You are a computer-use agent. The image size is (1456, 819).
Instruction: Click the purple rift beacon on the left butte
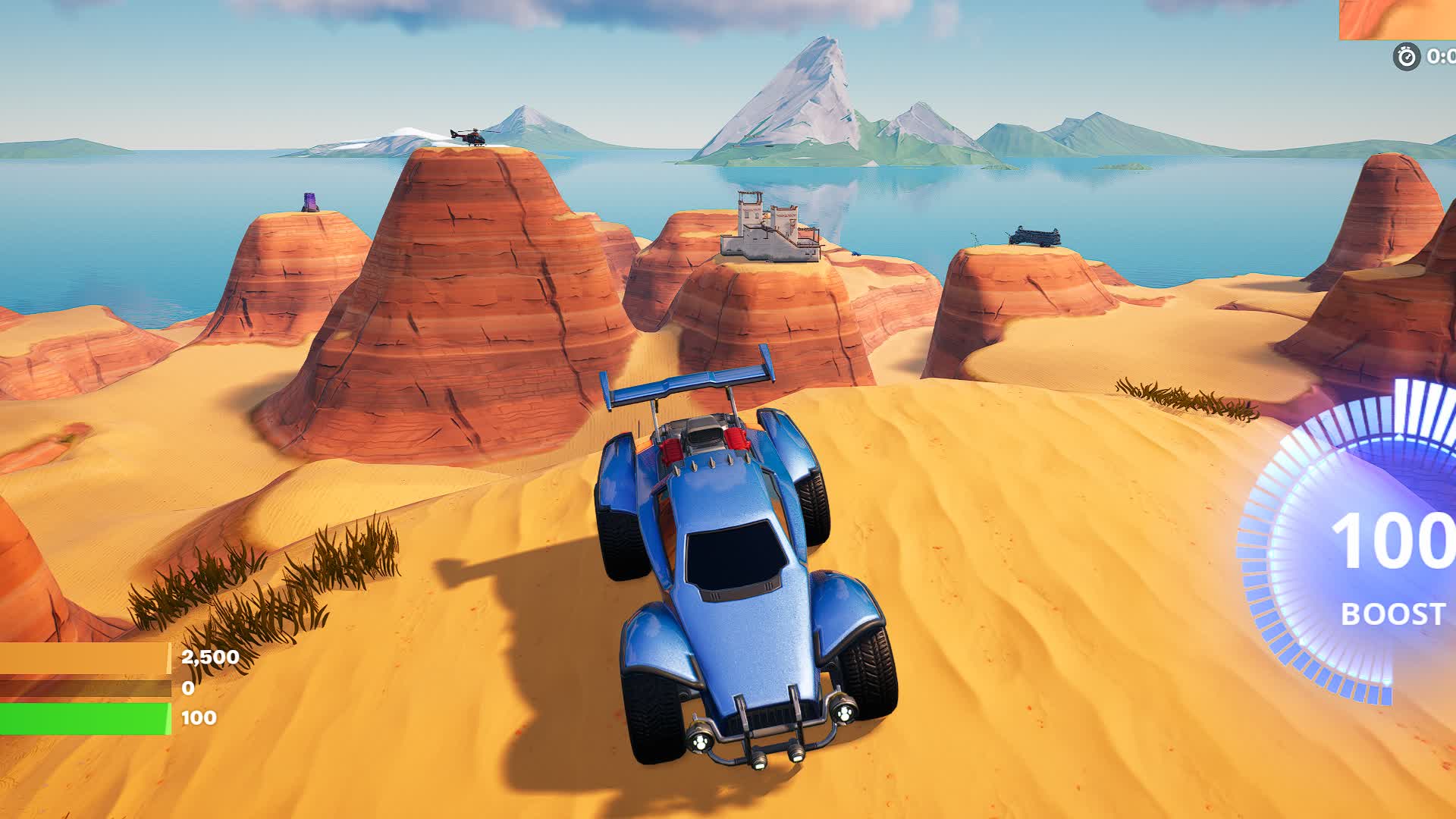coord(309,201)
